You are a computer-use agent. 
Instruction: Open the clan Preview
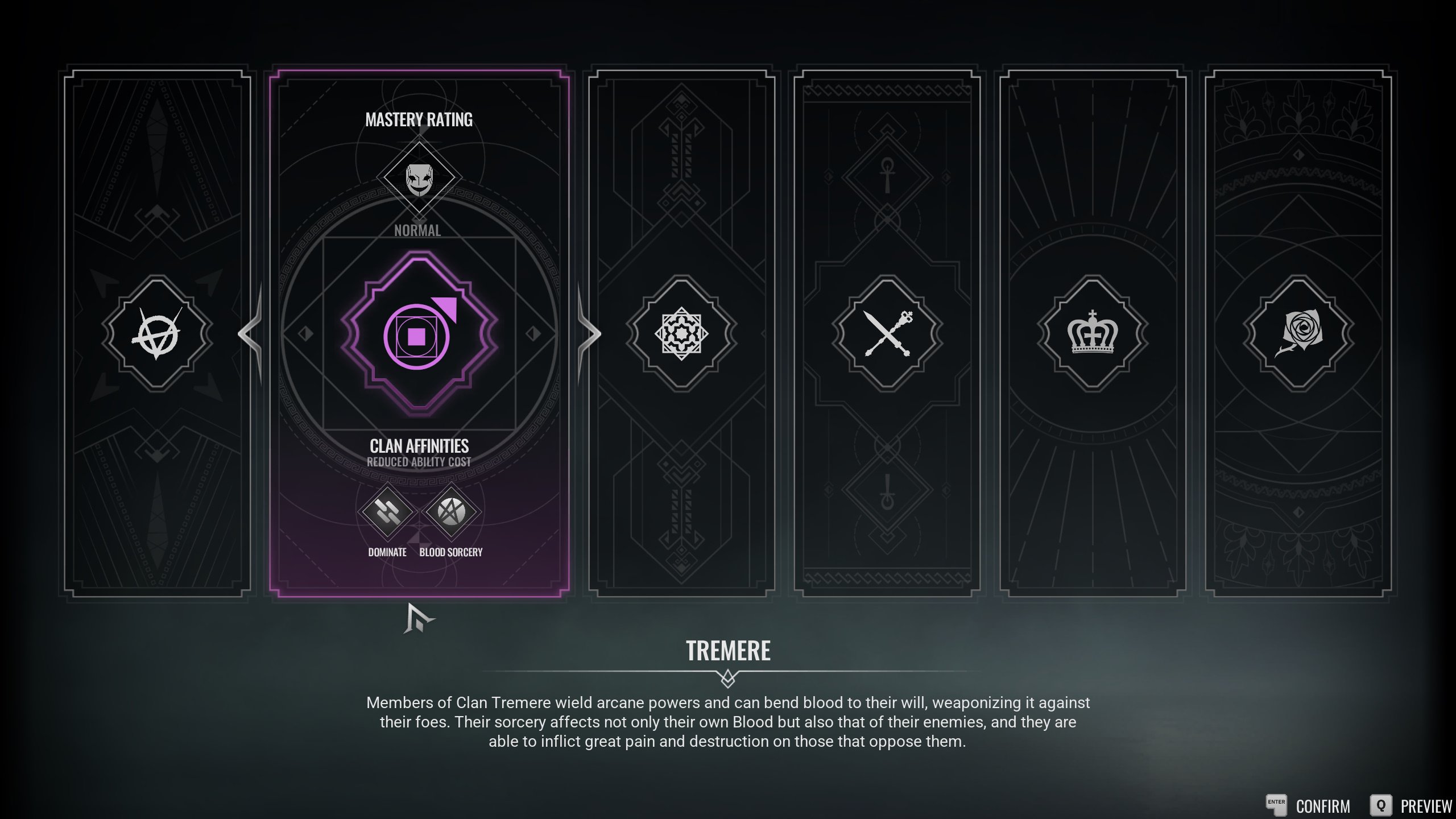pos(1412,805)
